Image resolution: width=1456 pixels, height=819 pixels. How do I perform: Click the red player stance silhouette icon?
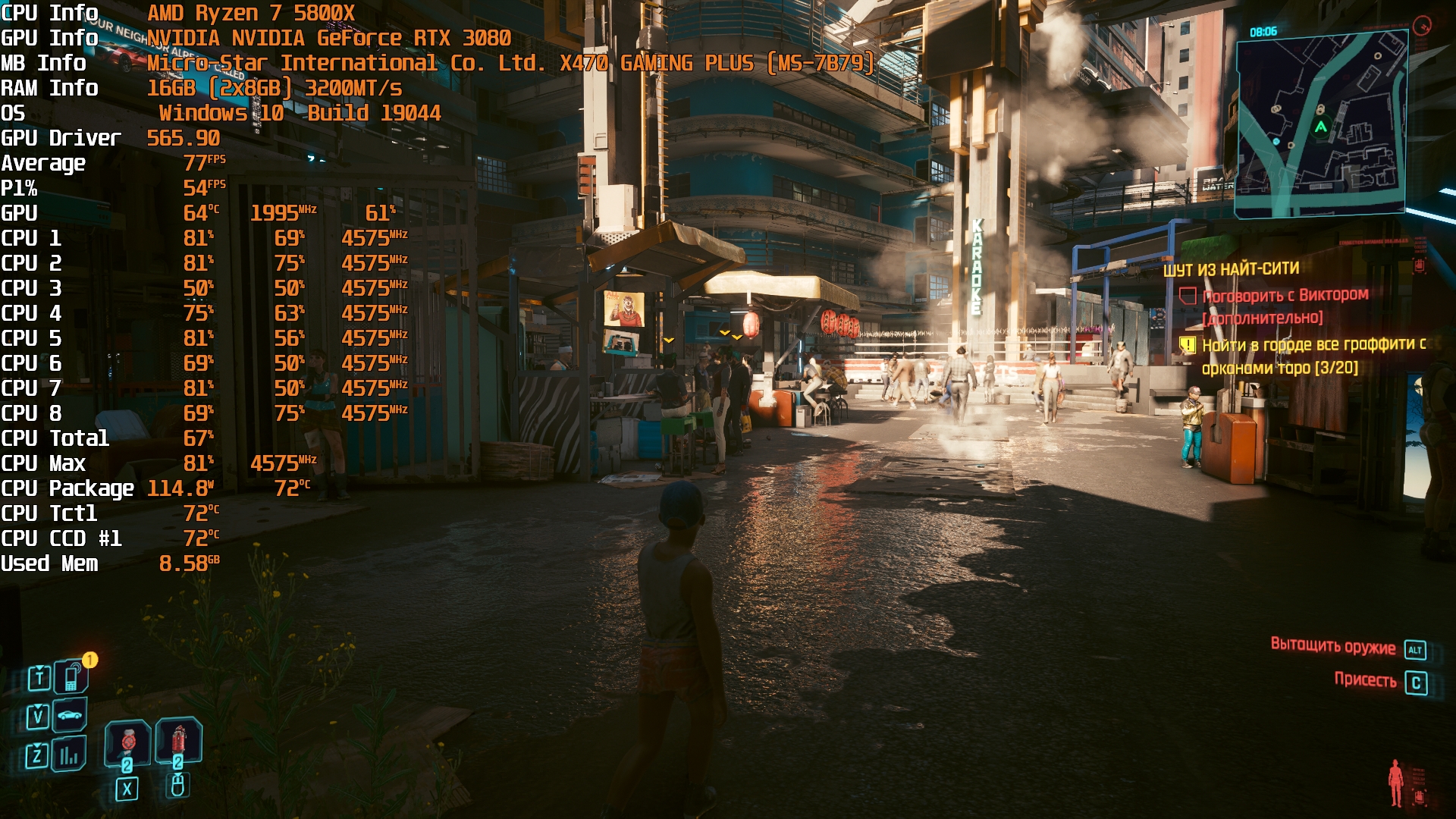[1395, 783]
